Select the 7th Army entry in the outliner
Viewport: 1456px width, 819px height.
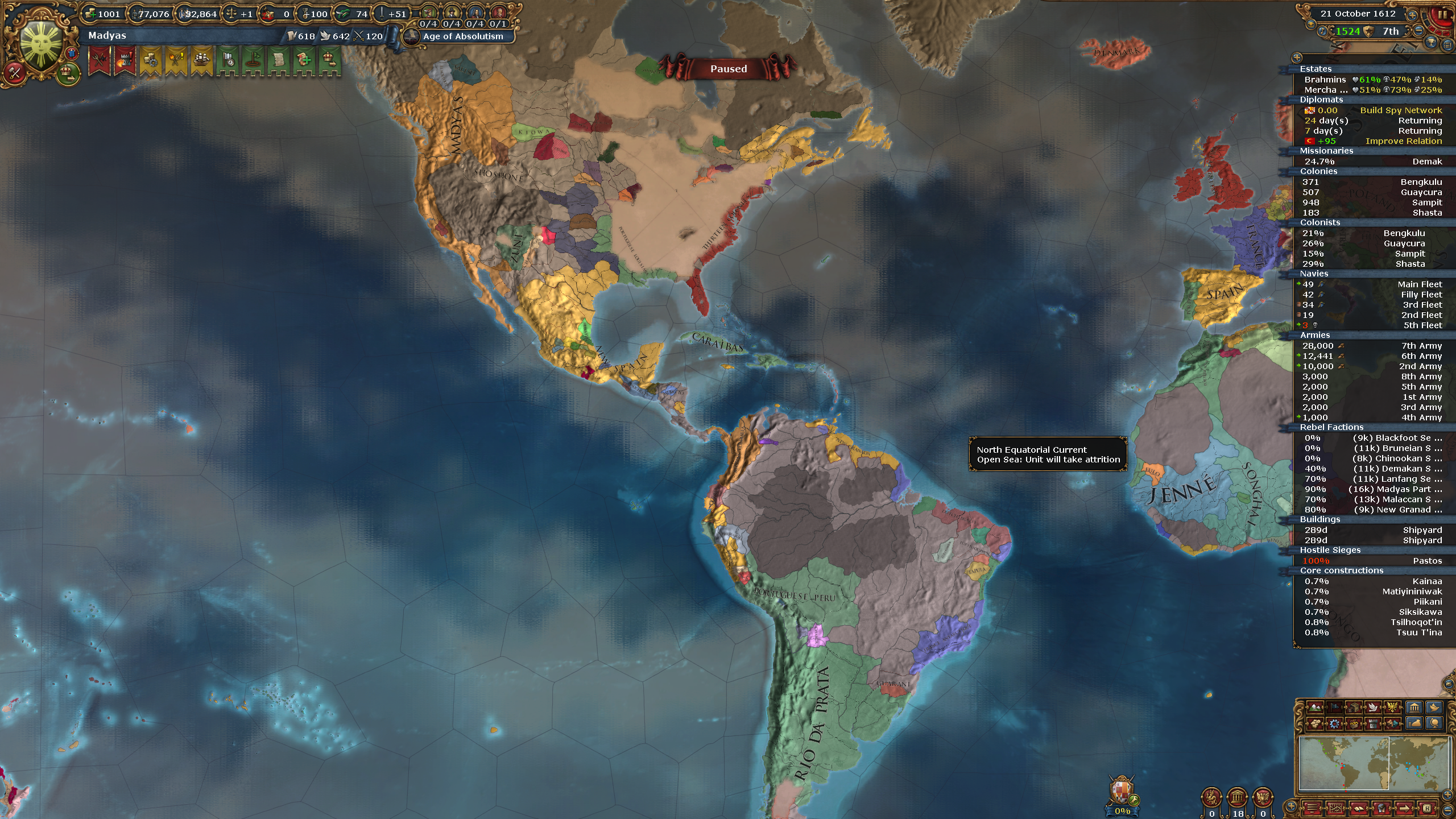[x=1410, y=345]
